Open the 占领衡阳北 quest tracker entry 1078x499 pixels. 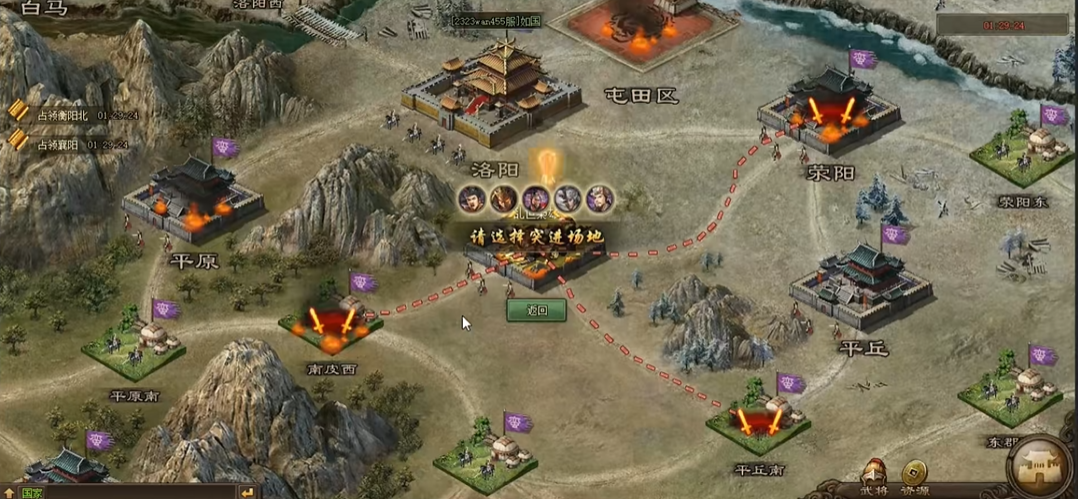pyautogui.click(x=68, y=115)
